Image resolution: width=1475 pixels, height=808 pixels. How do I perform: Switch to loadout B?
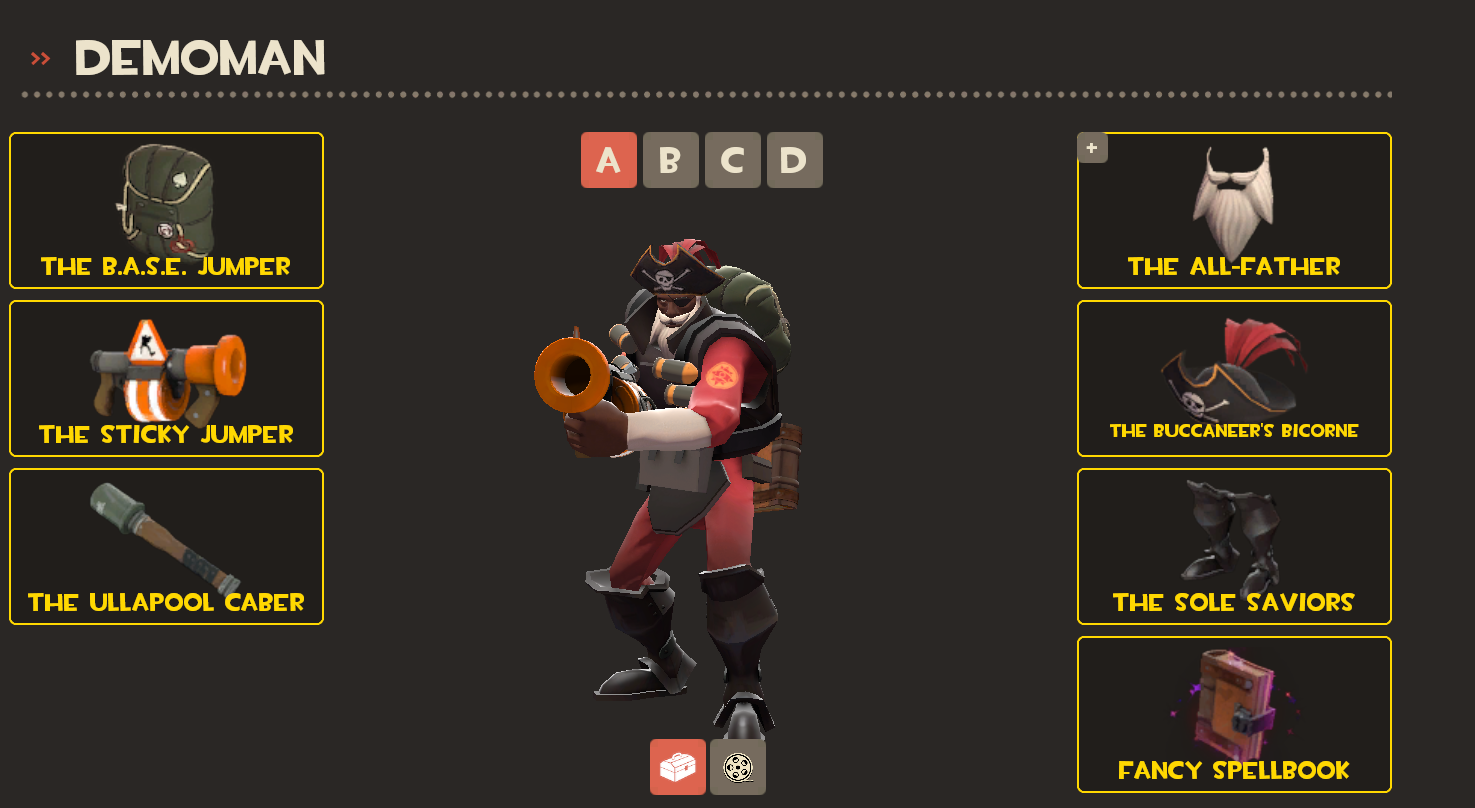(670, 160)
